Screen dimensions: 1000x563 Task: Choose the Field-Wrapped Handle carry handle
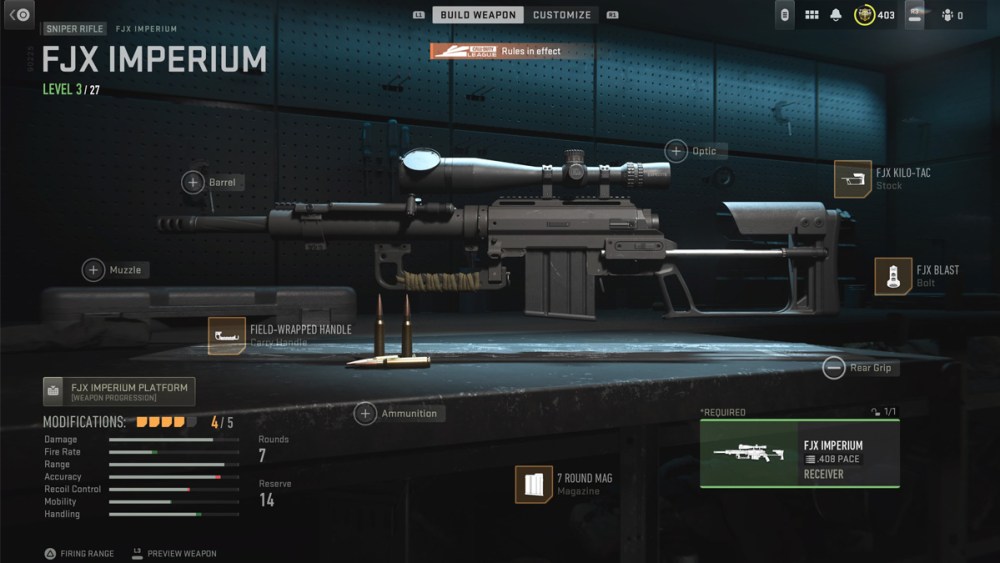point(227,336)
